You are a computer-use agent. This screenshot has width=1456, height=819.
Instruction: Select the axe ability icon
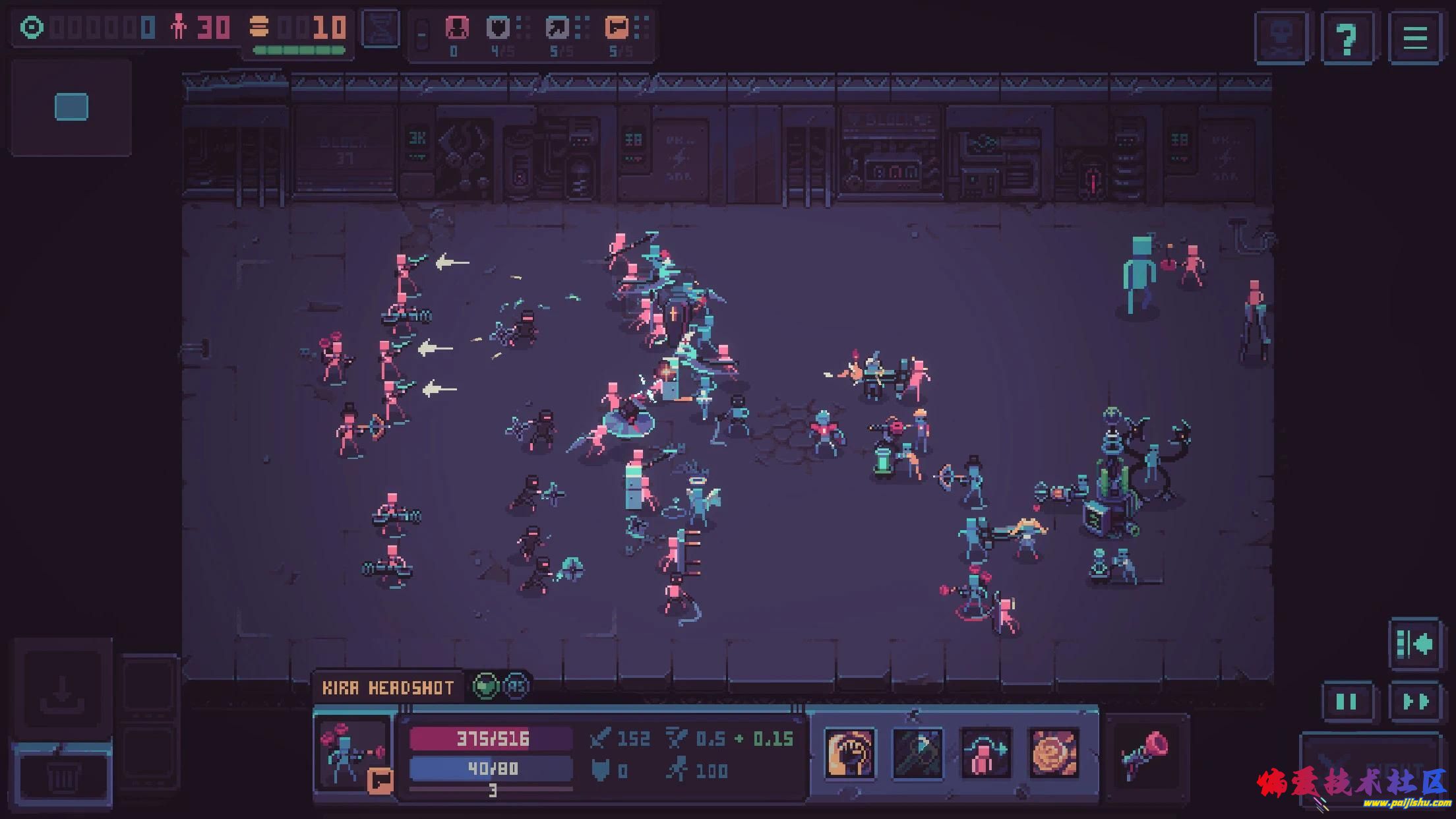tap(918, 753)
